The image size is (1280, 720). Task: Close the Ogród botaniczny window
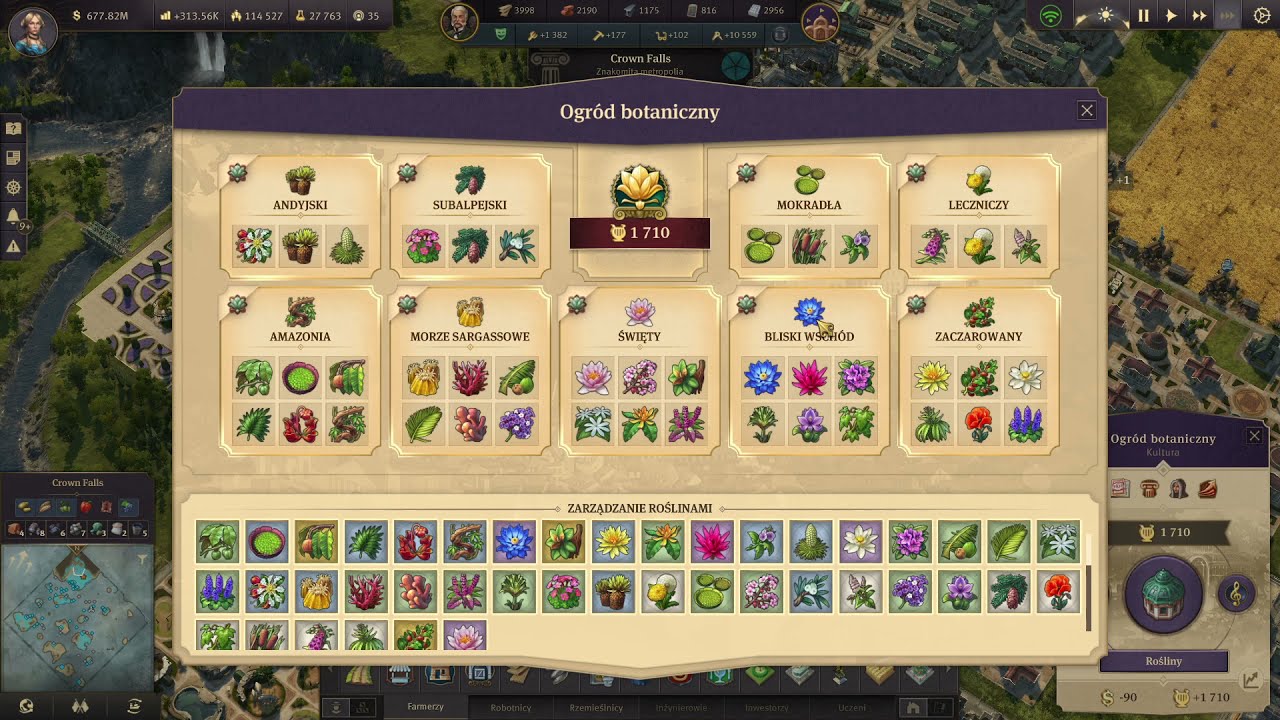[1087, 111]
